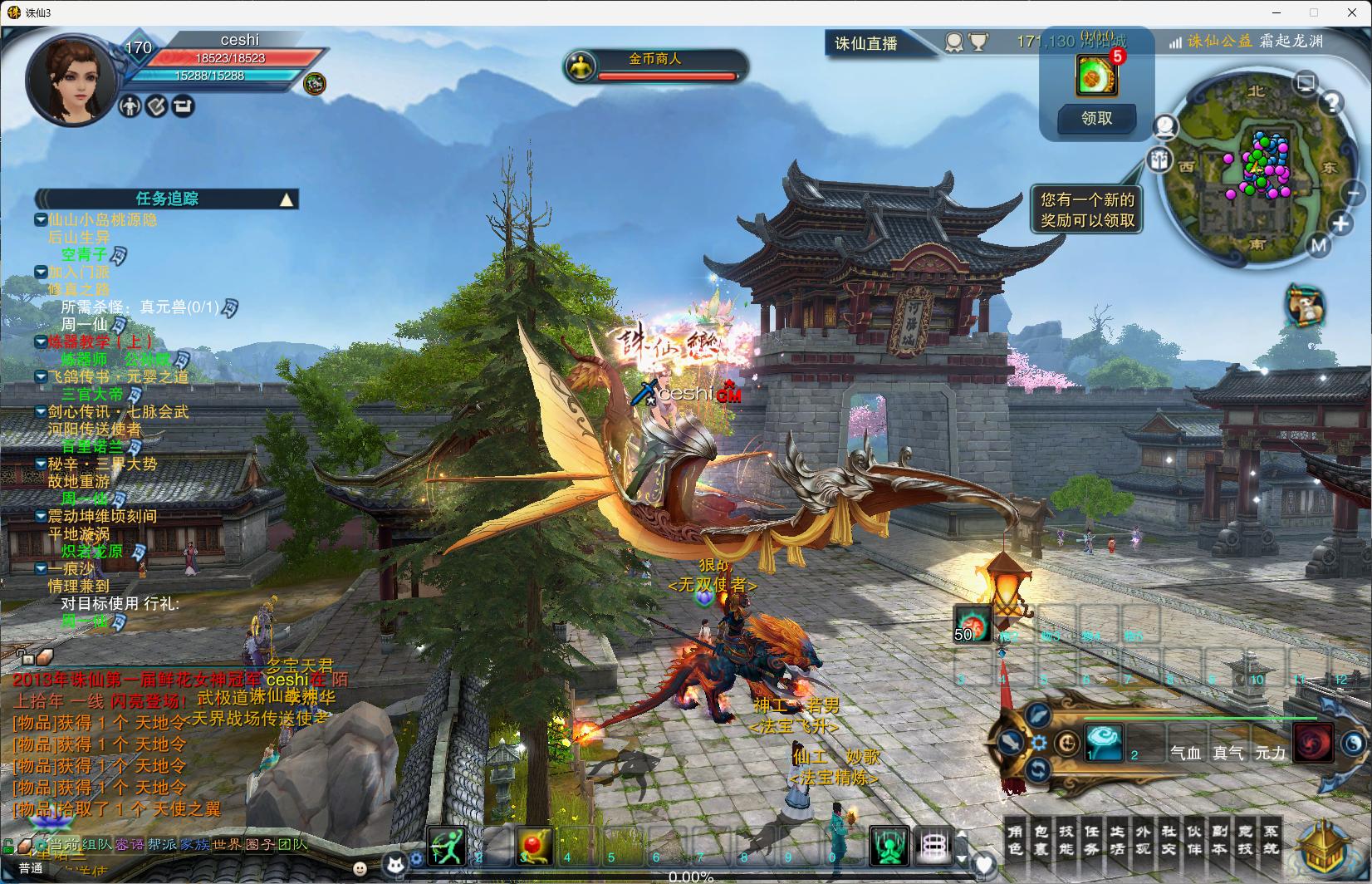
Task: Open the 社交 social menu
Action: coord(1169,840)
